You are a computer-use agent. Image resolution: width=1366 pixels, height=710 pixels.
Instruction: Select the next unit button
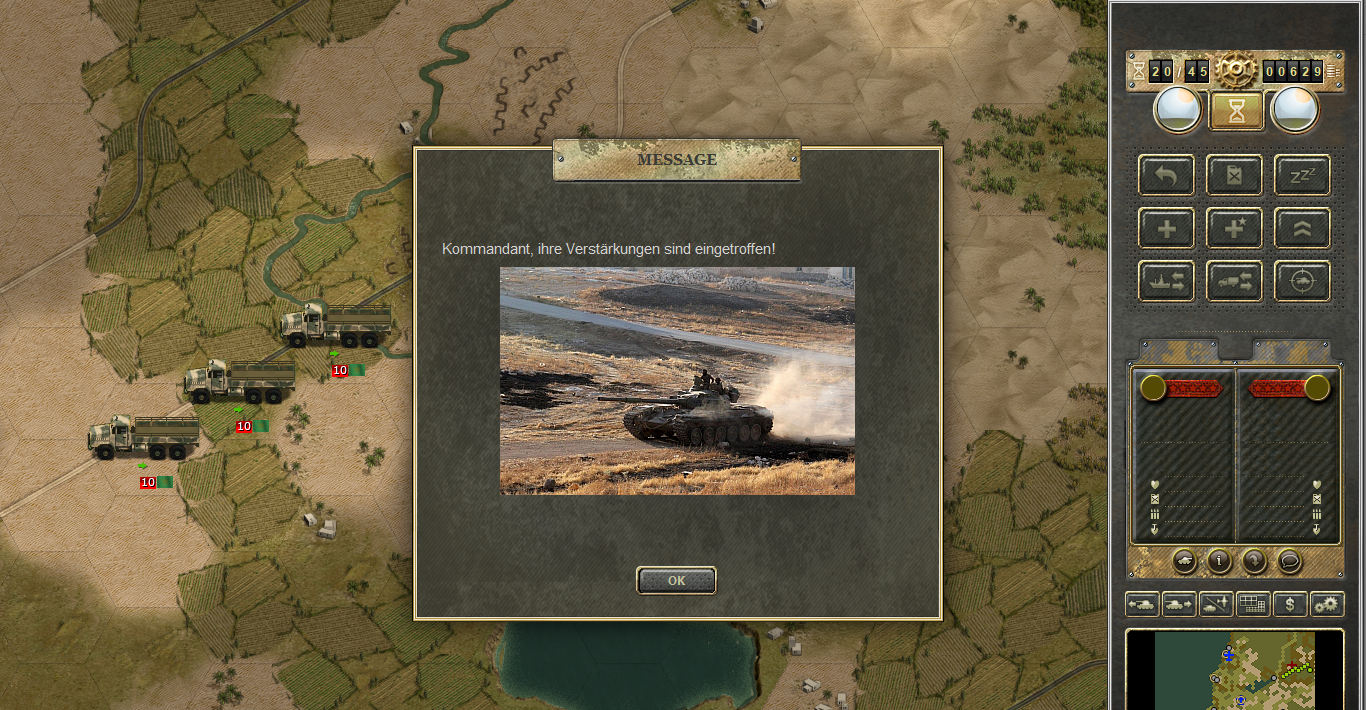1179,604
